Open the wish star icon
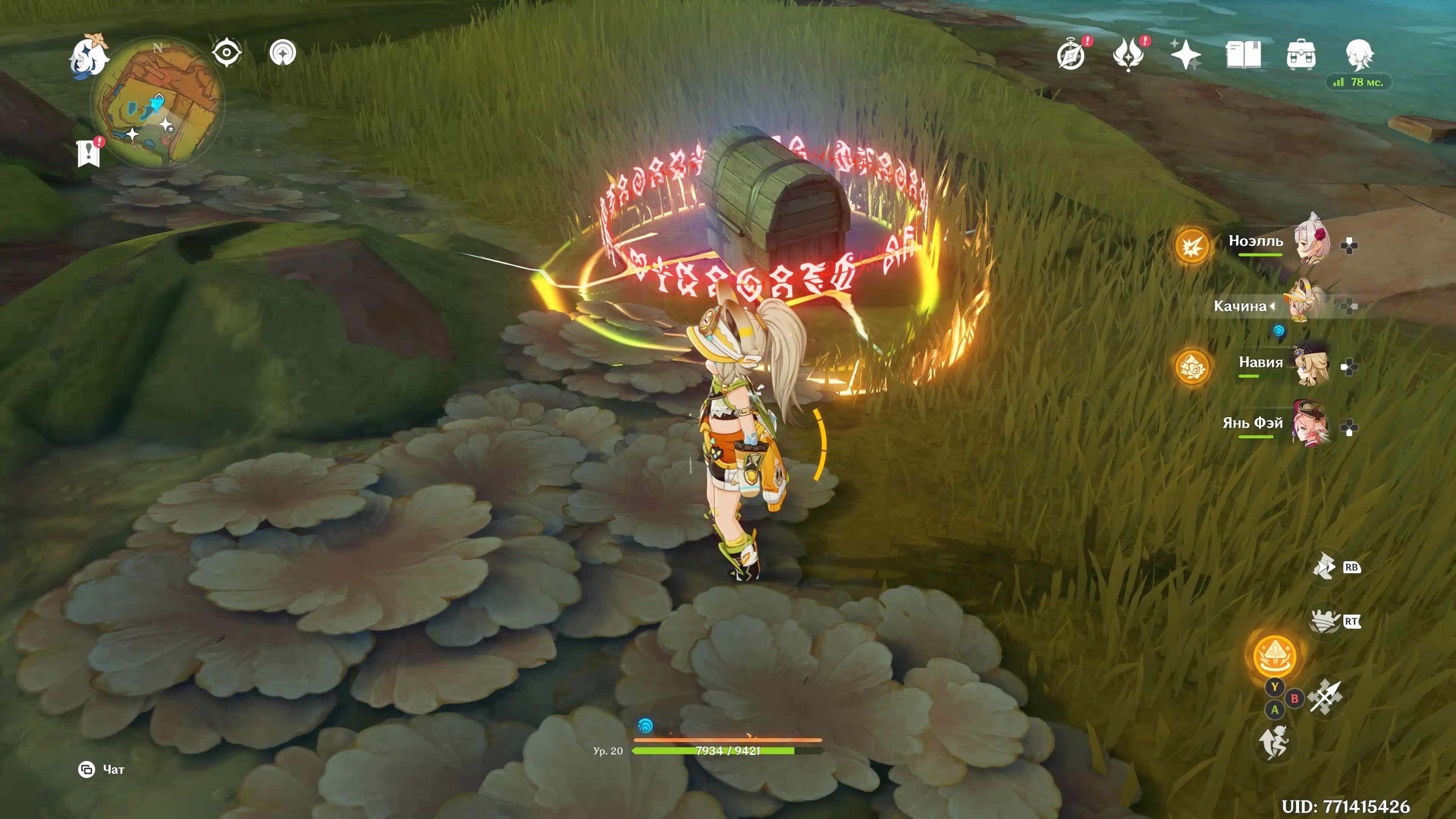1456x819 pixels. click(x=1185, y=55)
